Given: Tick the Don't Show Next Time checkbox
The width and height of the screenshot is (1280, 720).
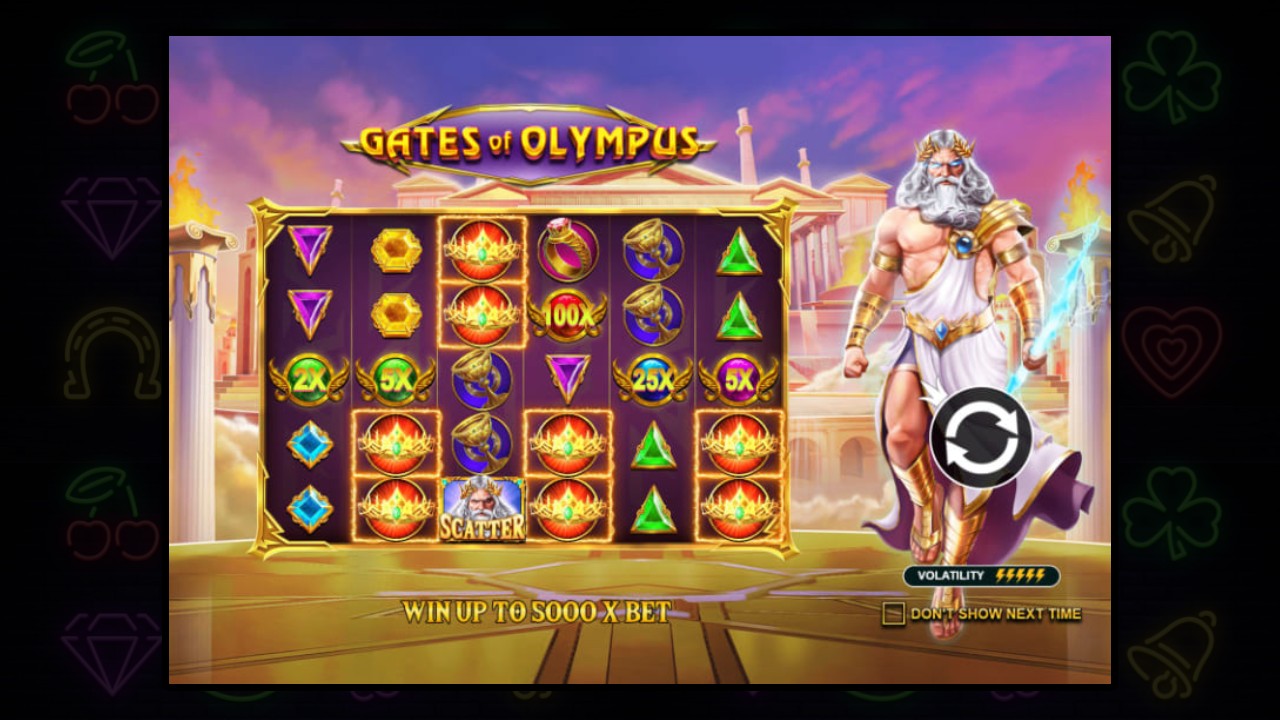Looking at the screenshot, I should tap(893, 613).
